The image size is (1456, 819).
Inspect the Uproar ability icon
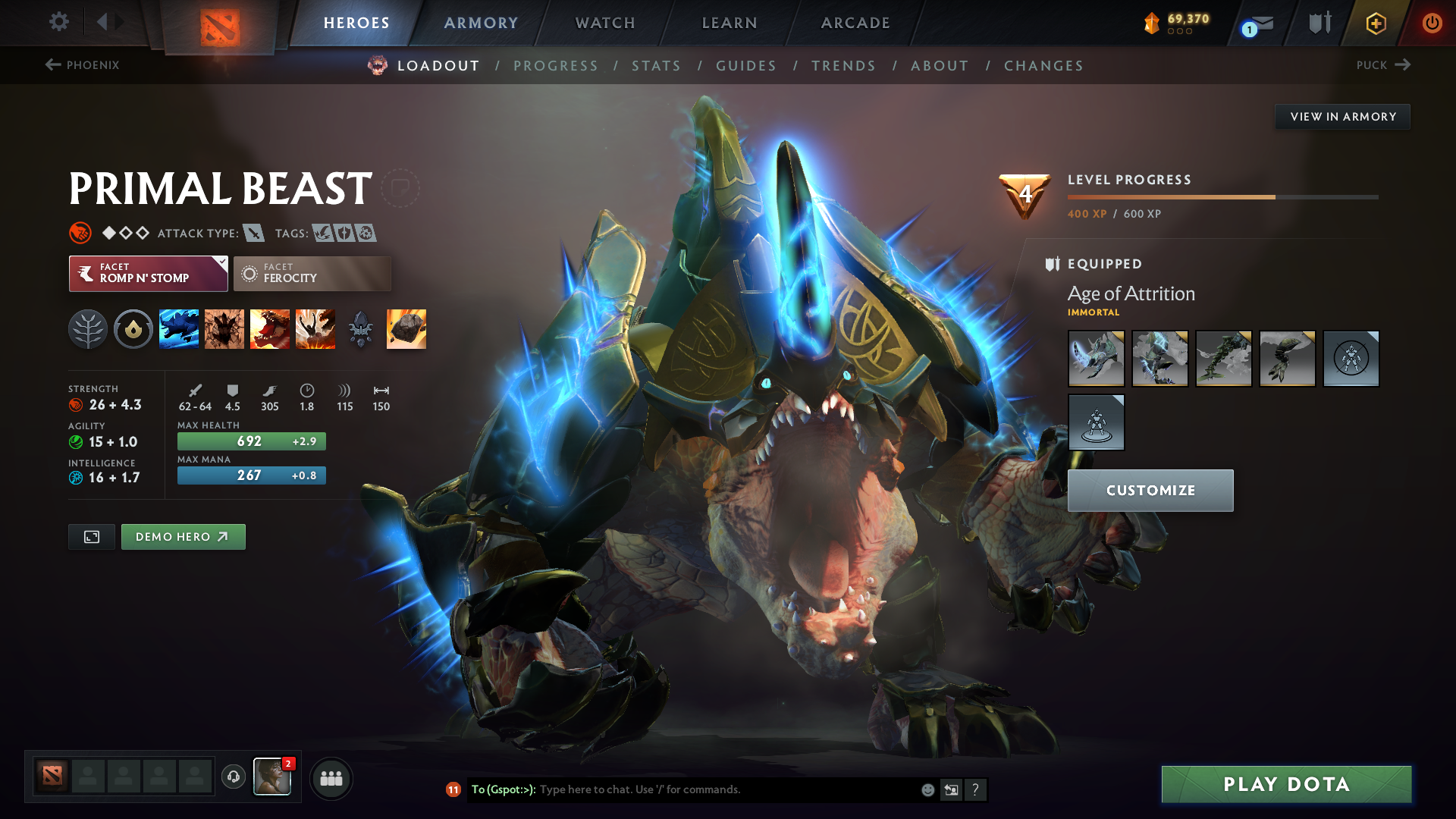click(270, 328)
